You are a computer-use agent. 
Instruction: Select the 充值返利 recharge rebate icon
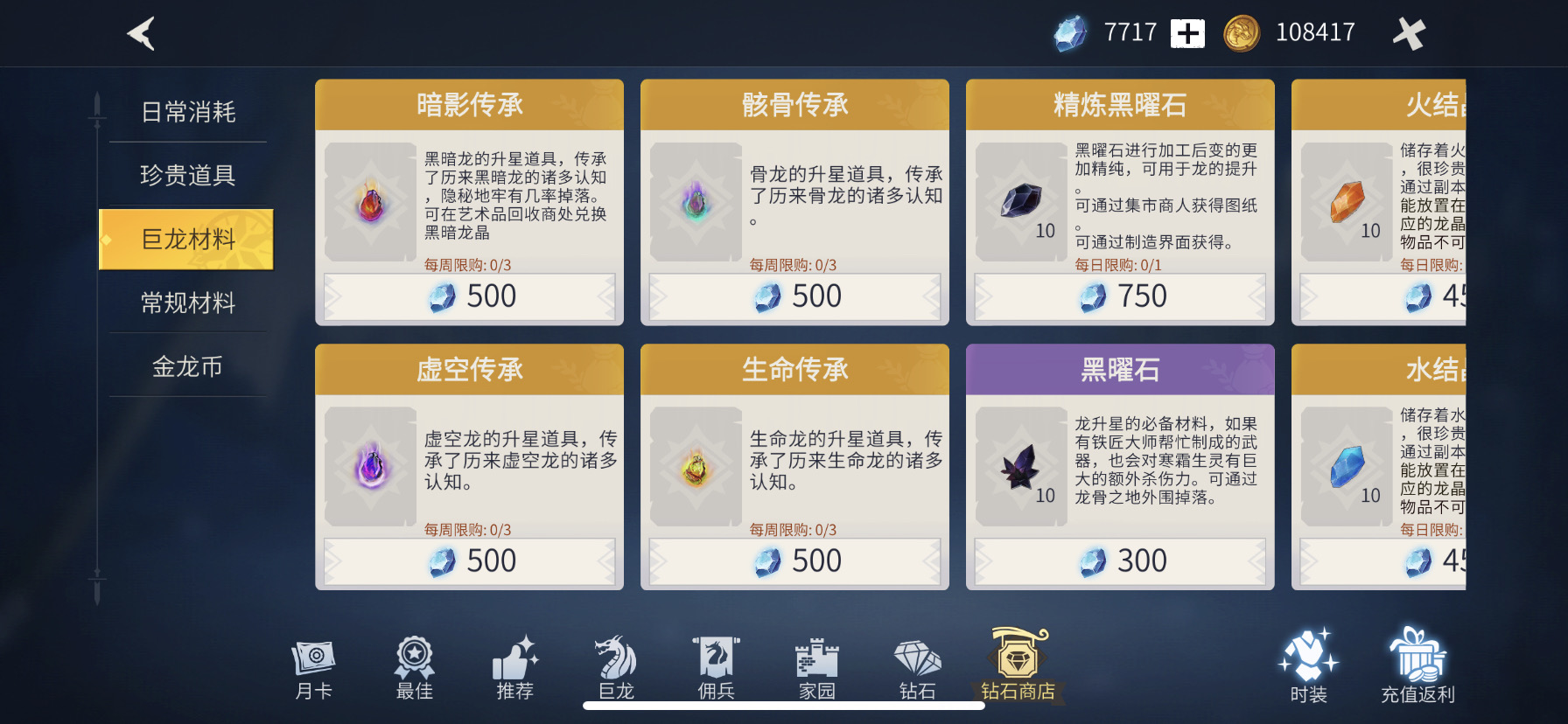tap(1417, 665)
